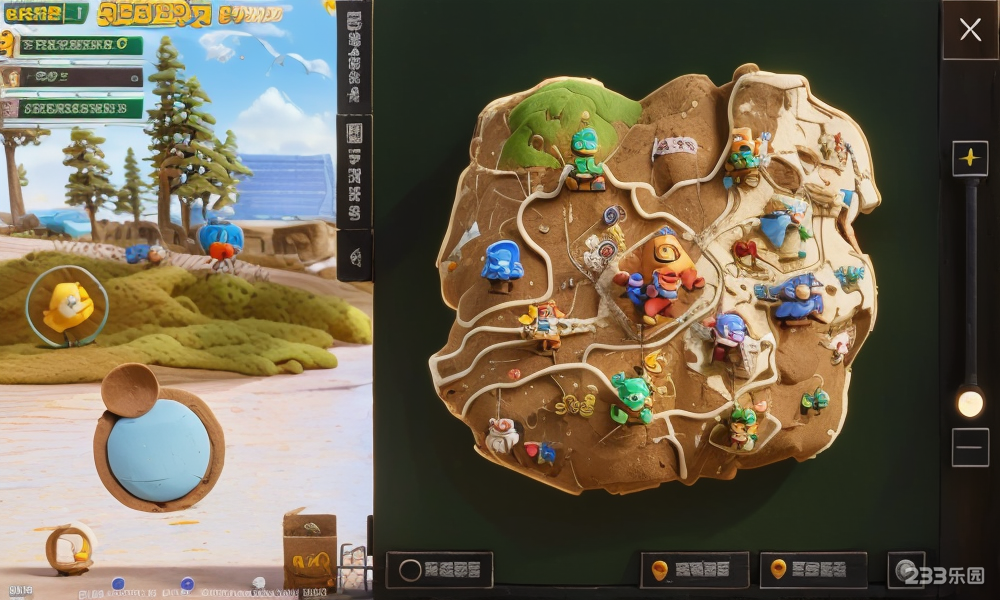
Task: Click the glowing zoom slider handle
Action: tap(969, 402)
